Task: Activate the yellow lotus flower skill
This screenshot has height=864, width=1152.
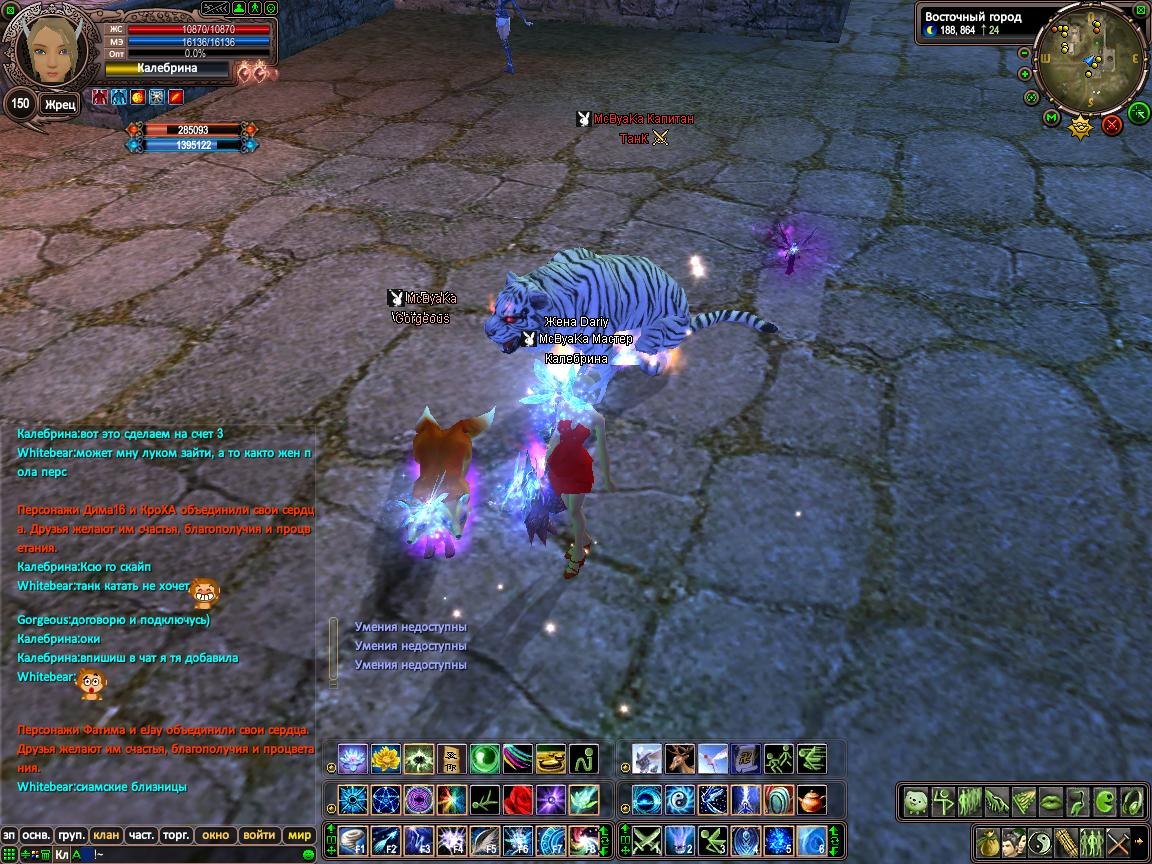Action: [385, 759]
